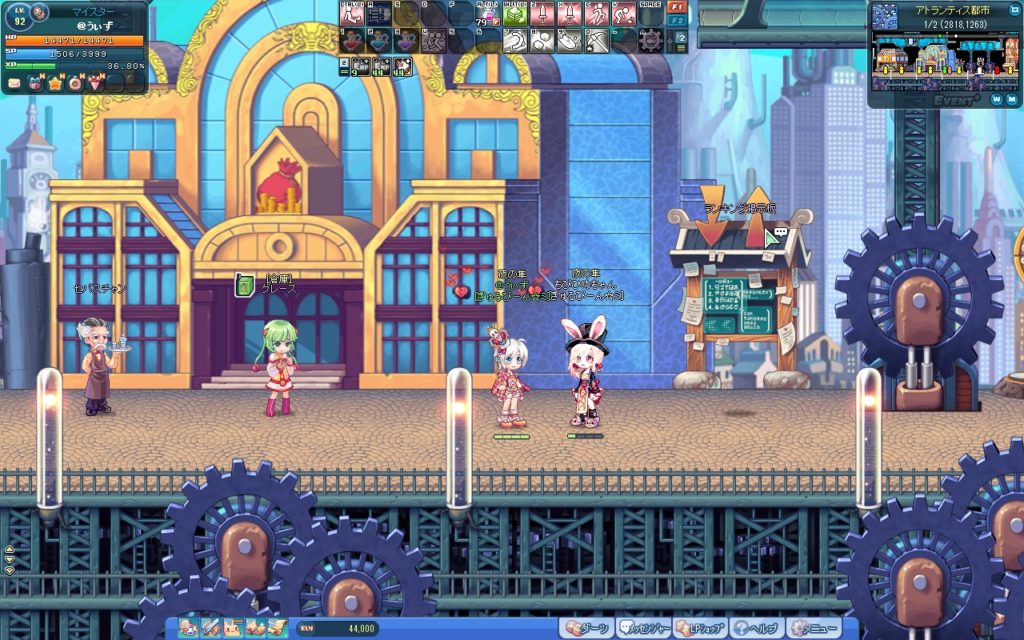1024x640 pixels.
Task: Use the pickaxe skill in the hotbar
Action: [x=597, y=40]
